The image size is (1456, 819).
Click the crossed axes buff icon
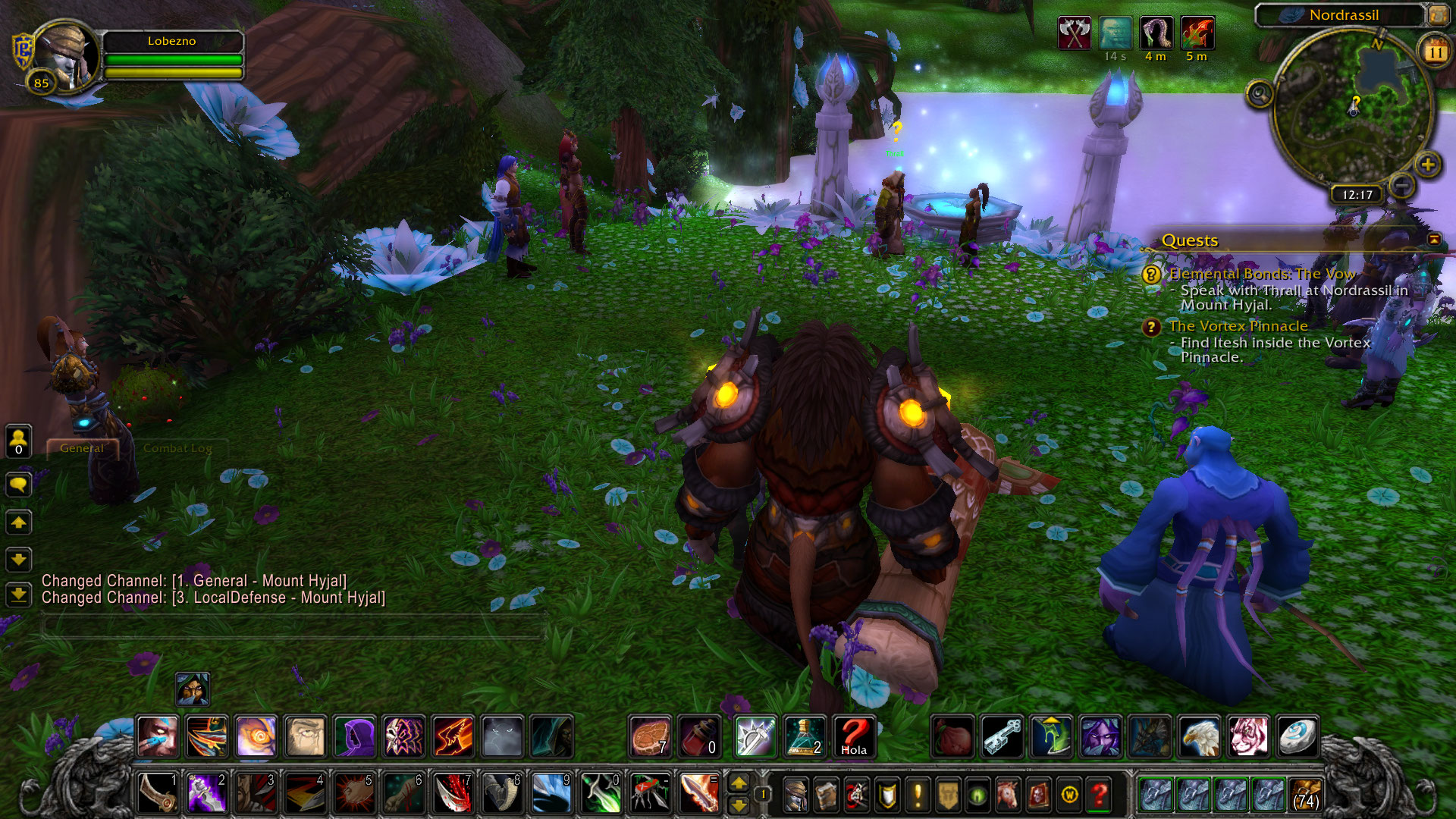click(x=1074, y=33)
